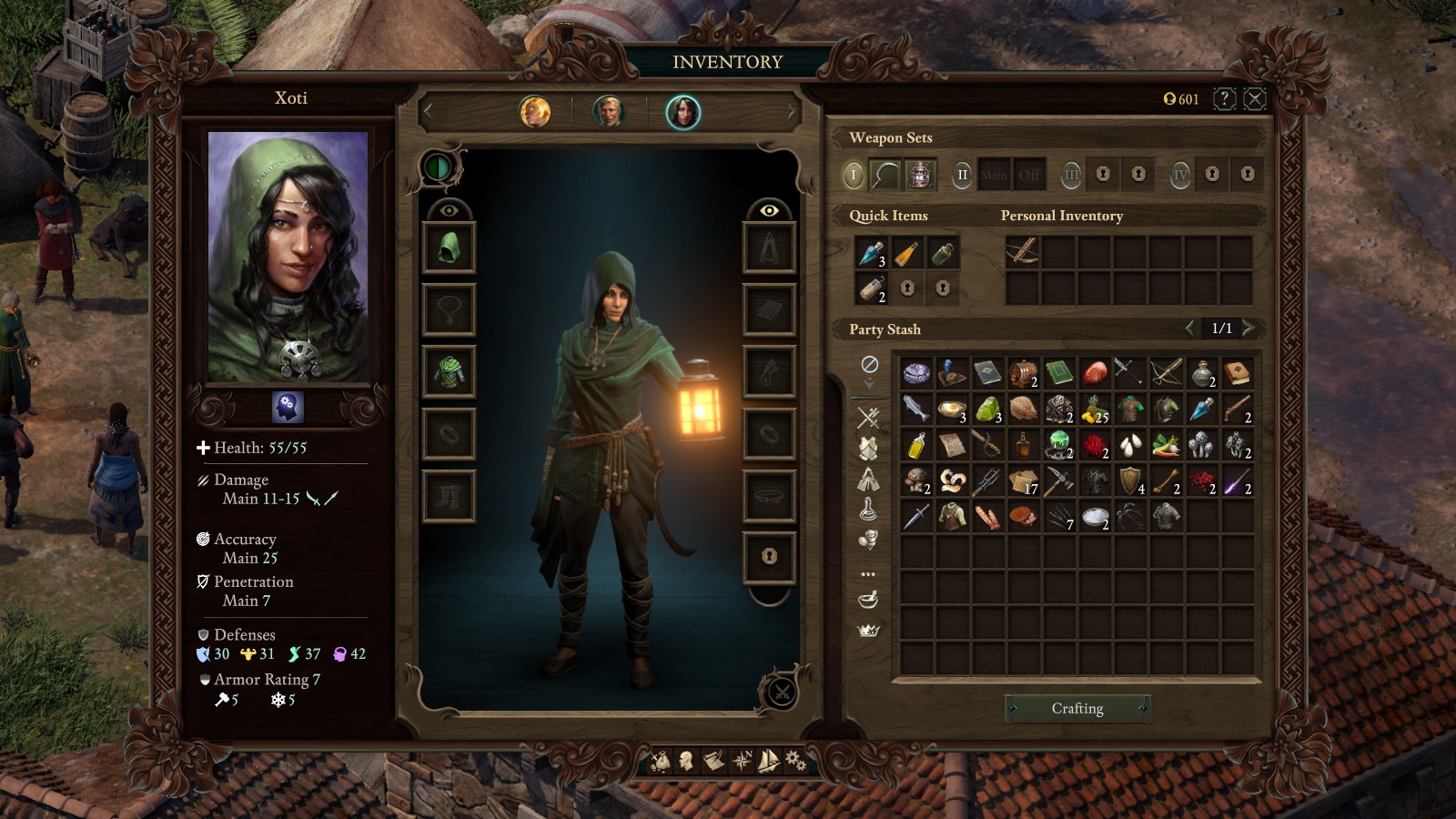Image resolution: width=1456 pixels, height=819 pixels.
Task: Select the sickle in weapon set I
Action: 885,174
